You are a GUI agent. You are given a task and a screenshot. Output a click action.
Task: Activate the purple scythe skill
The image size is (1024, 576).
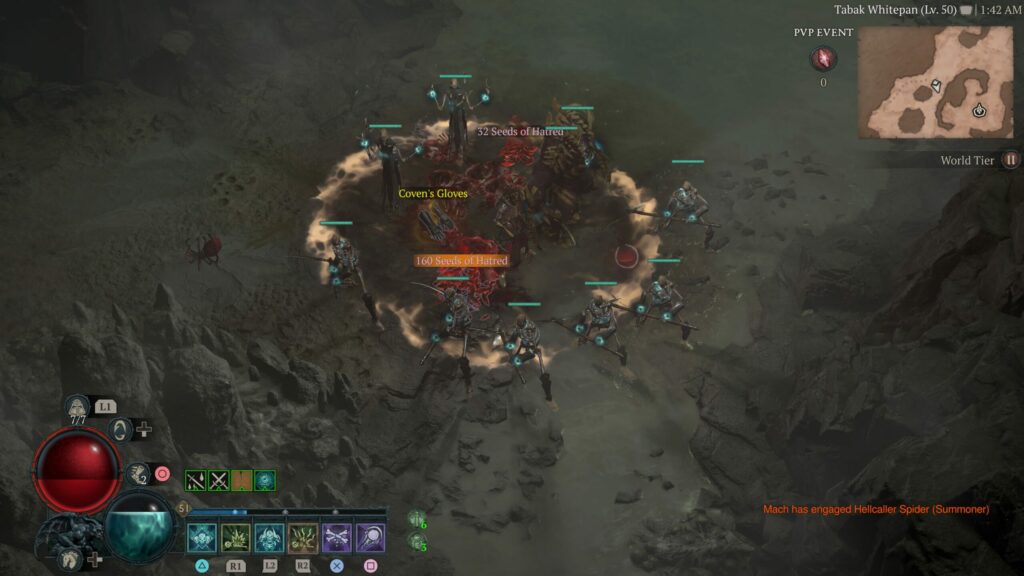click(x=371, y=538)
